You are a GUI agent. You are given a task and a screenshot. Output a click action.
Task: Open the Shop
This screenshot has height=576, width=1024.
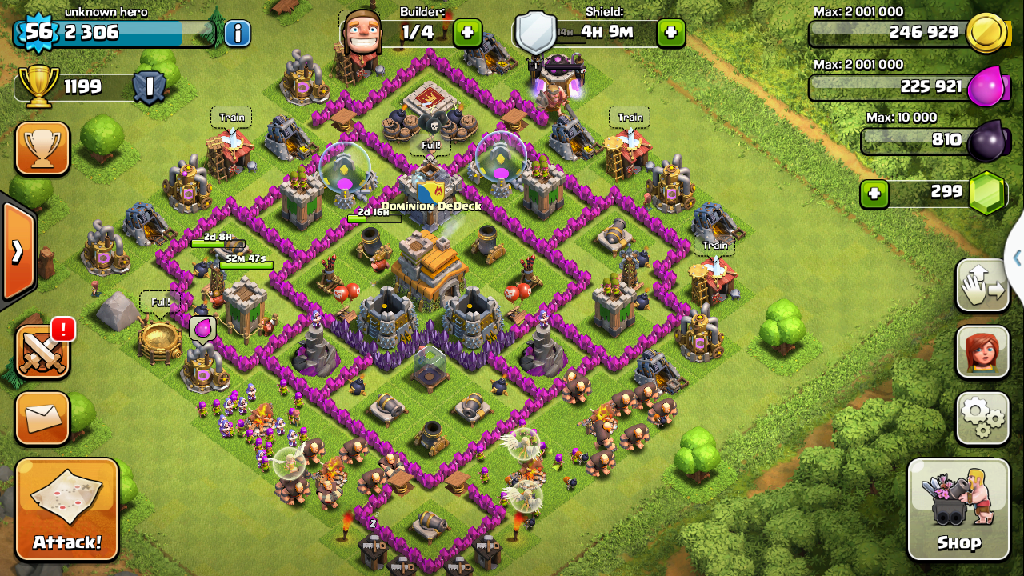(x=957, y=509)
